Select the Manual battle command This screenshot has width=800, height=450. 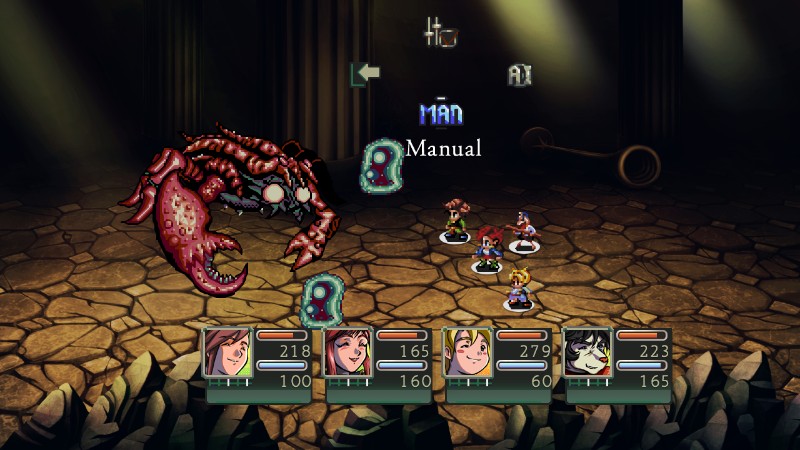440,114
